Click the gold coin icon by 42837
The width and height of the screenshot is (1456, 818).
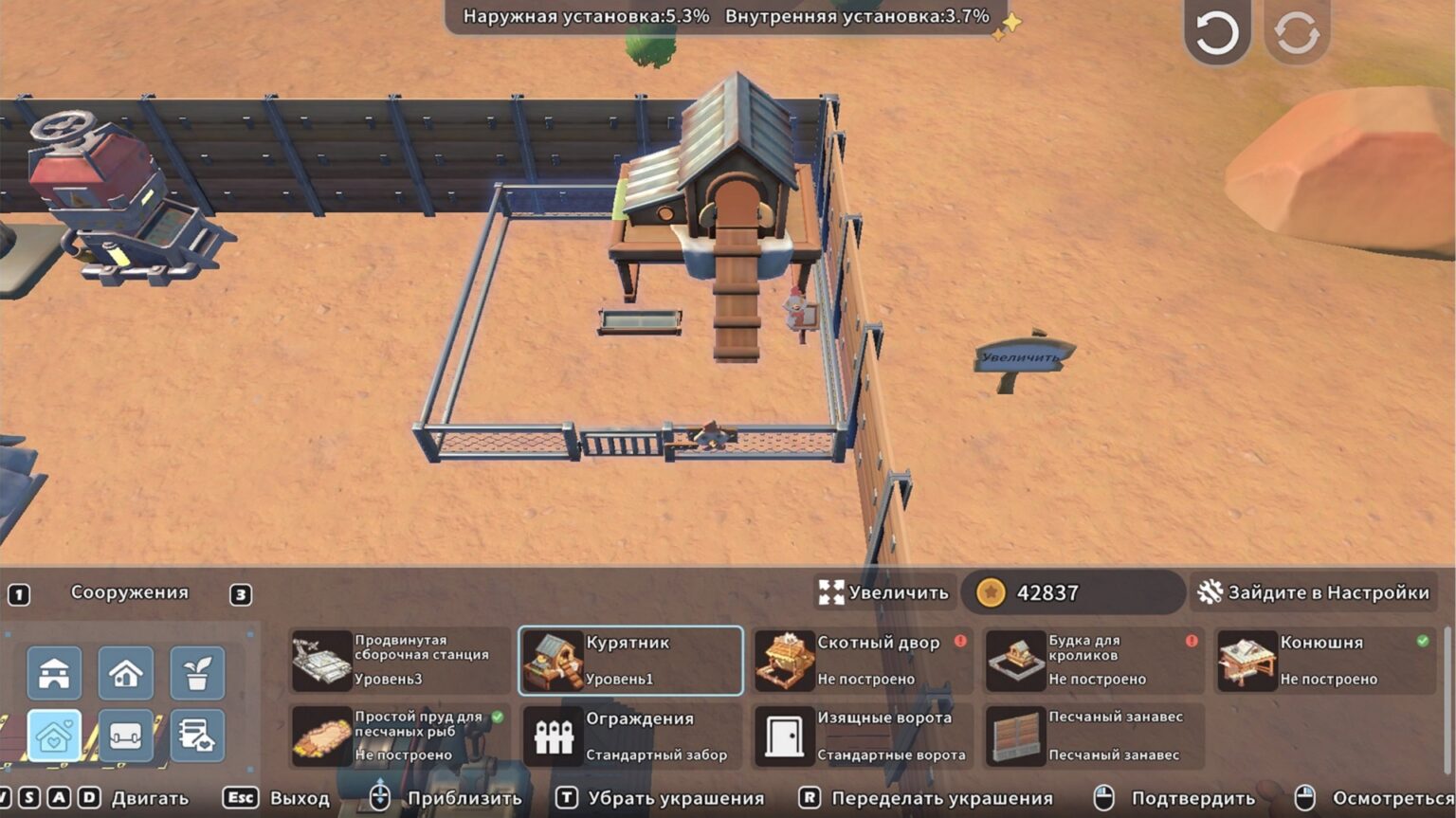(x=992, y=593)
